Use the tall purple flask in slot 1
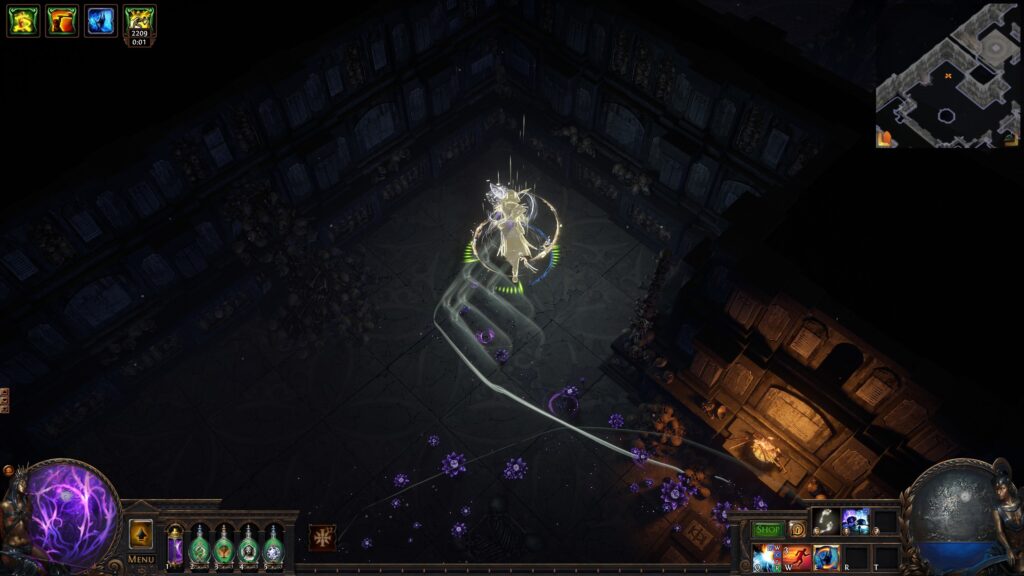This screenshot has height=576, width=1024. [175, 546]
